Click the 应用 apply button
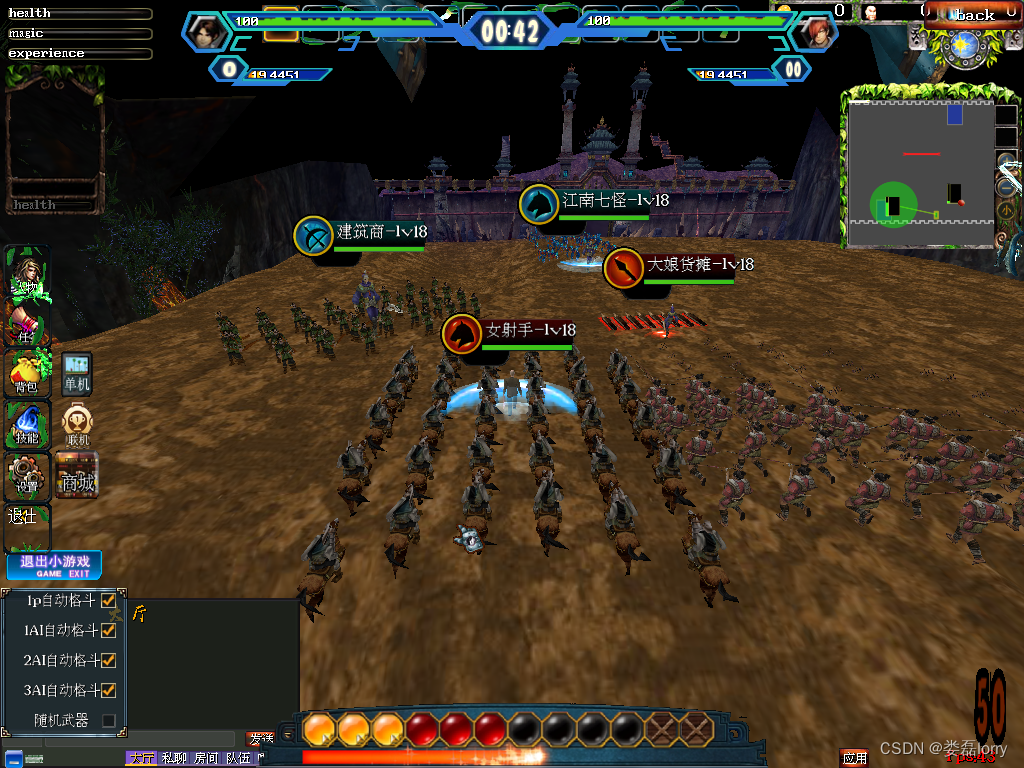 [x=855, y=758]
